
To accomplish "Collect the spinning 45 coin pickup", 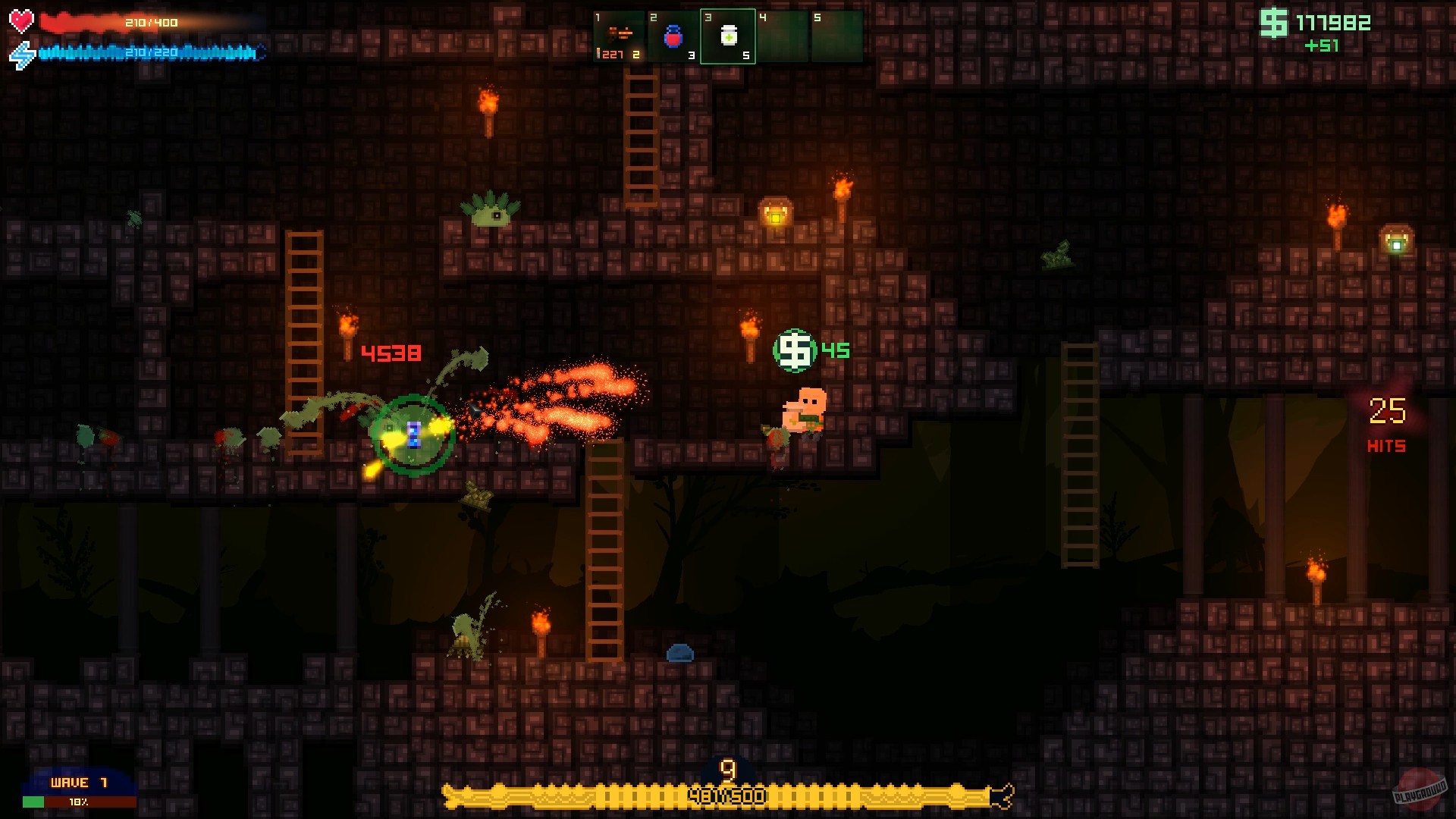I will [x=793, y=350].
